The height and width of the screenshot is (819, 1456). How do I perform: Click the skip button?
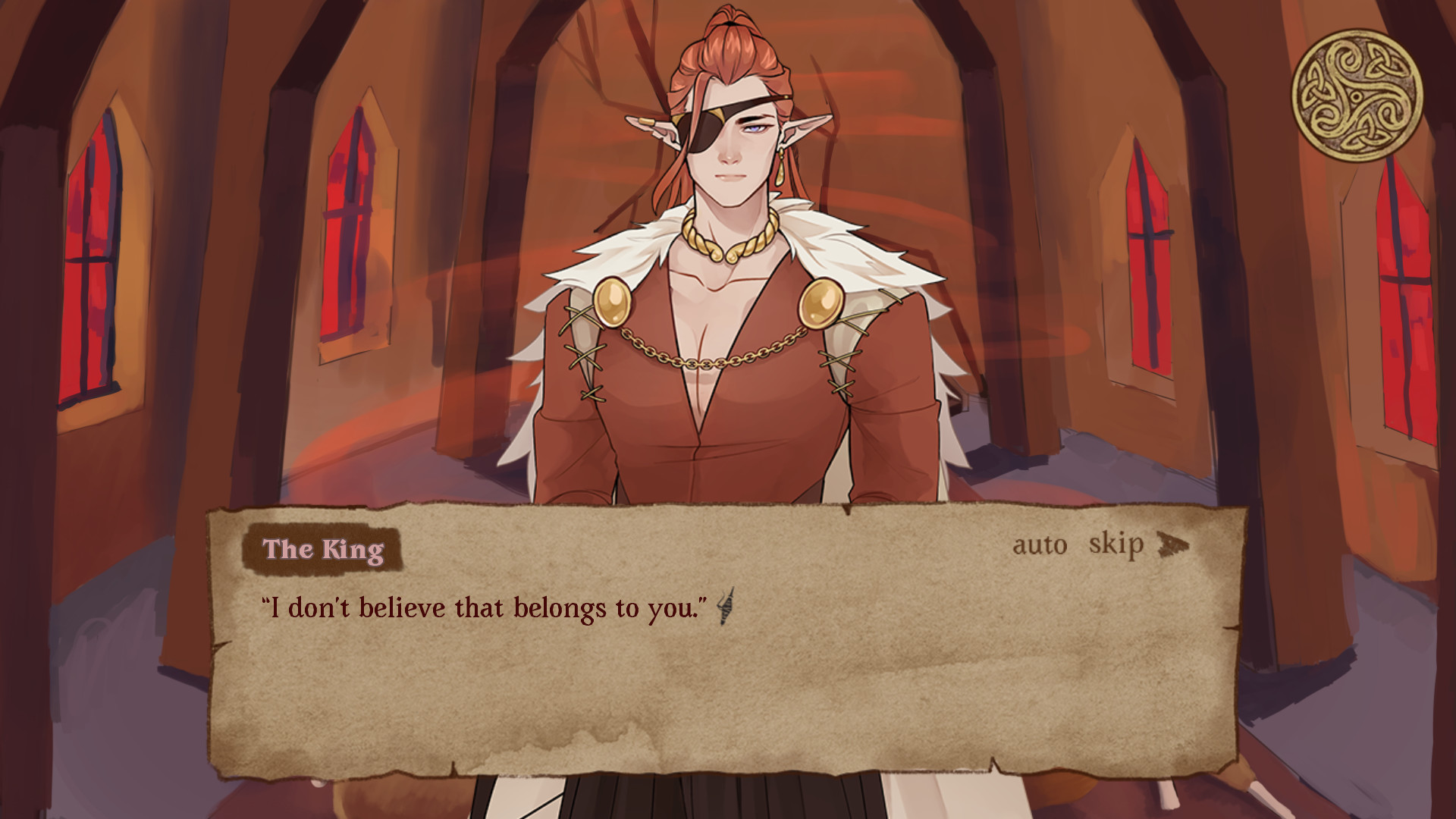tap(1115, 545)
